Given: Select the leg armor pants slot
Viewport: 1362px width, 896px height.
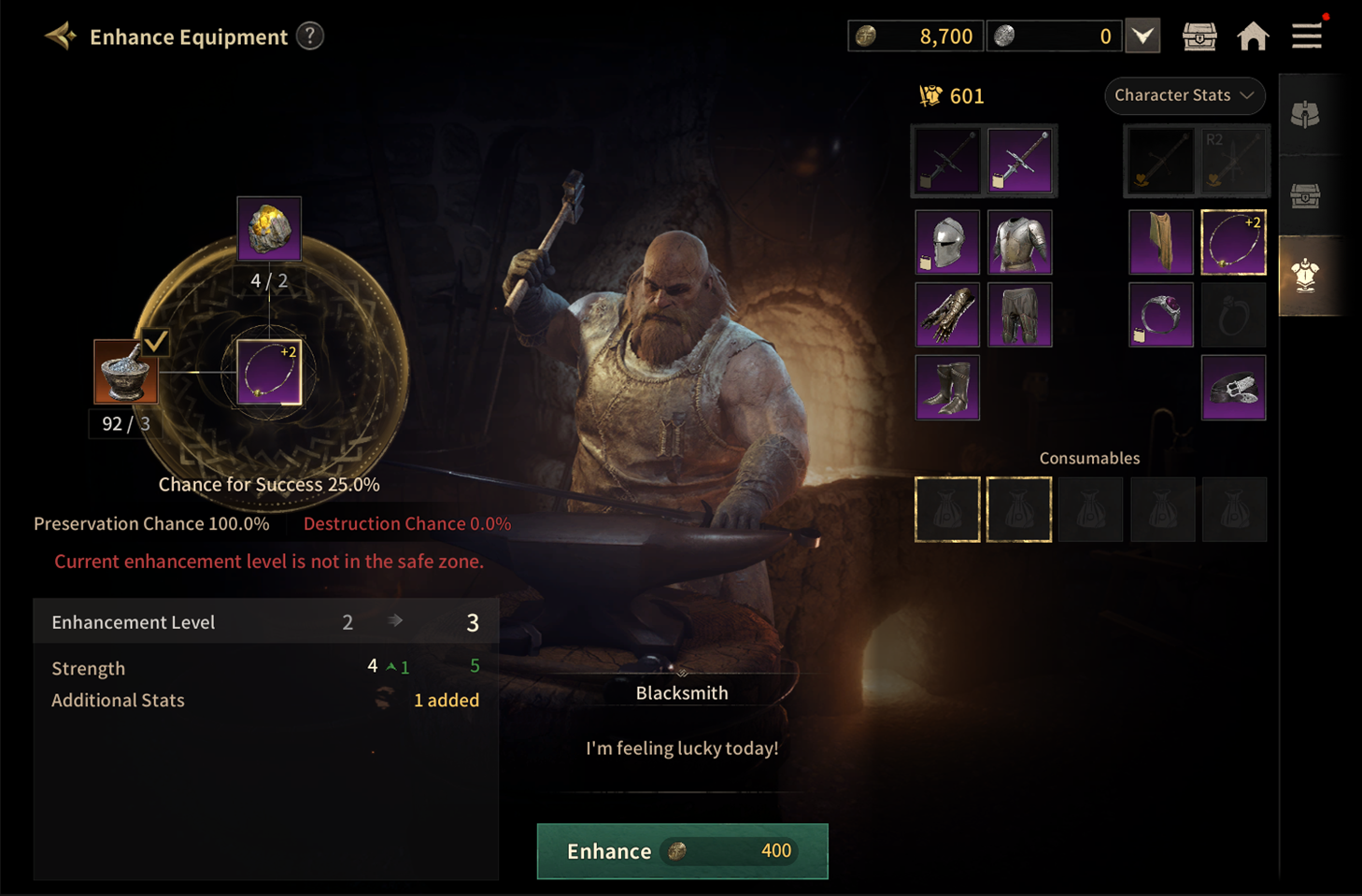Looking at the screenshot, I should [x=1019, y=315].
